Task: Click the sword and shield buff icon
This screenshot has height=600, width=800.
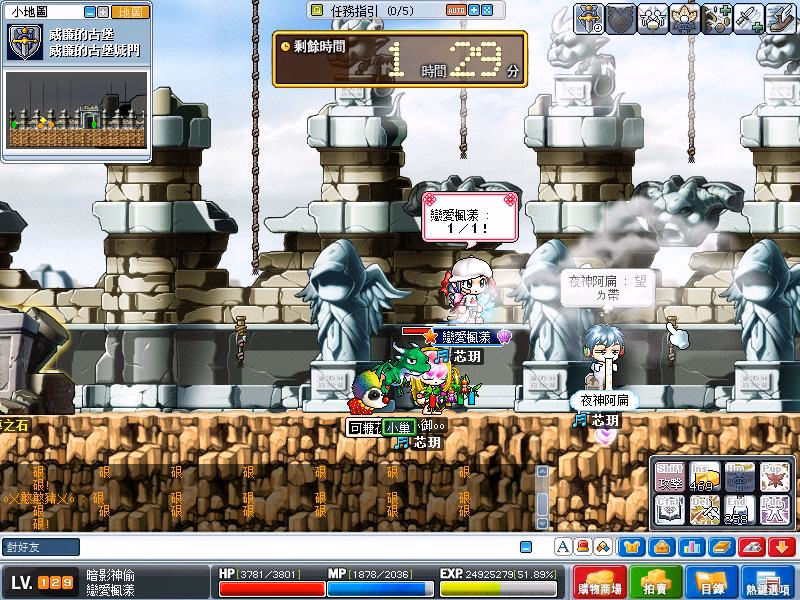Action: click(x=589, y=17)
